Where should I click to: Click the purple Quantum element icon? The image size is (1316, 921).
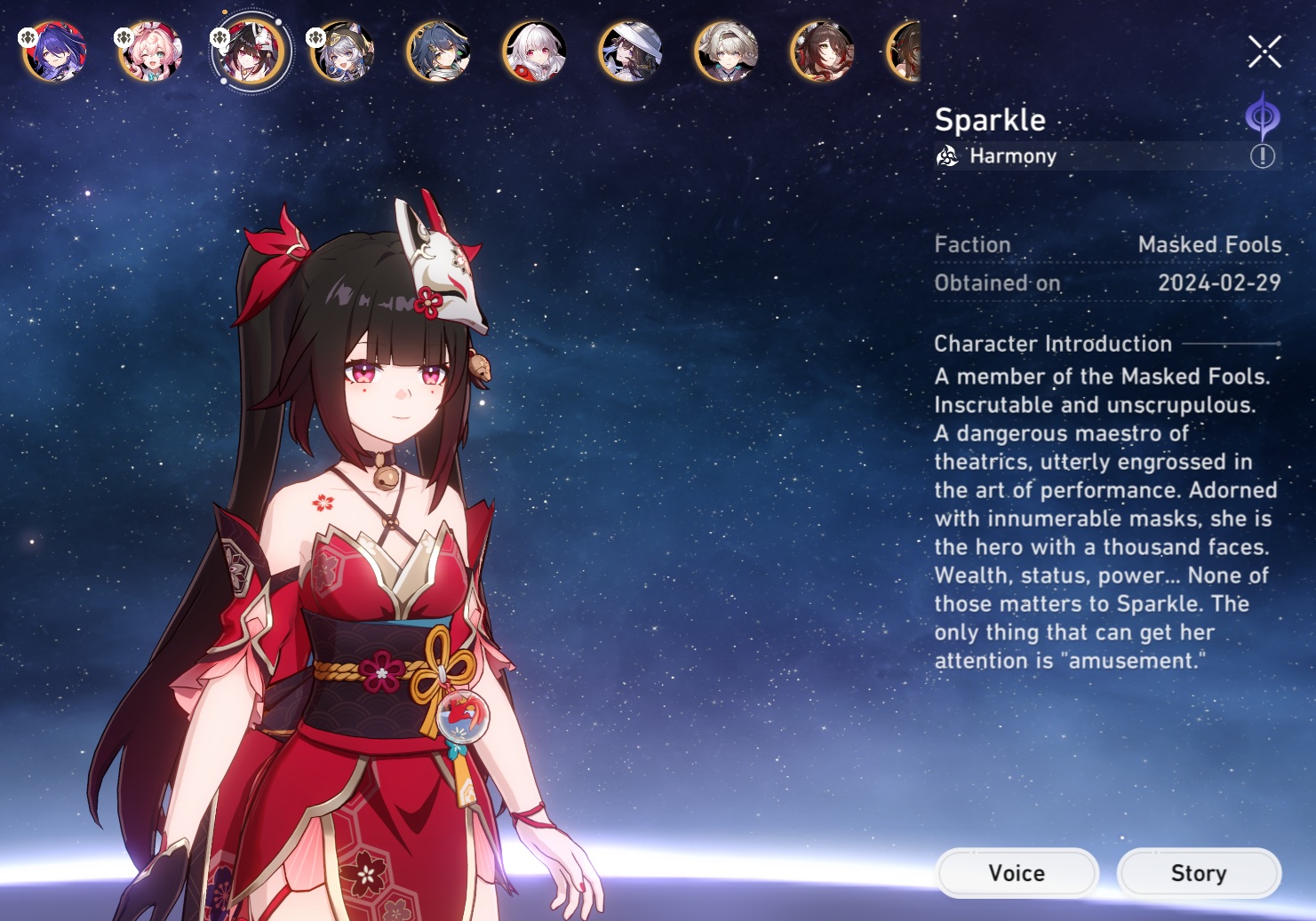(x=1262, y=116)
